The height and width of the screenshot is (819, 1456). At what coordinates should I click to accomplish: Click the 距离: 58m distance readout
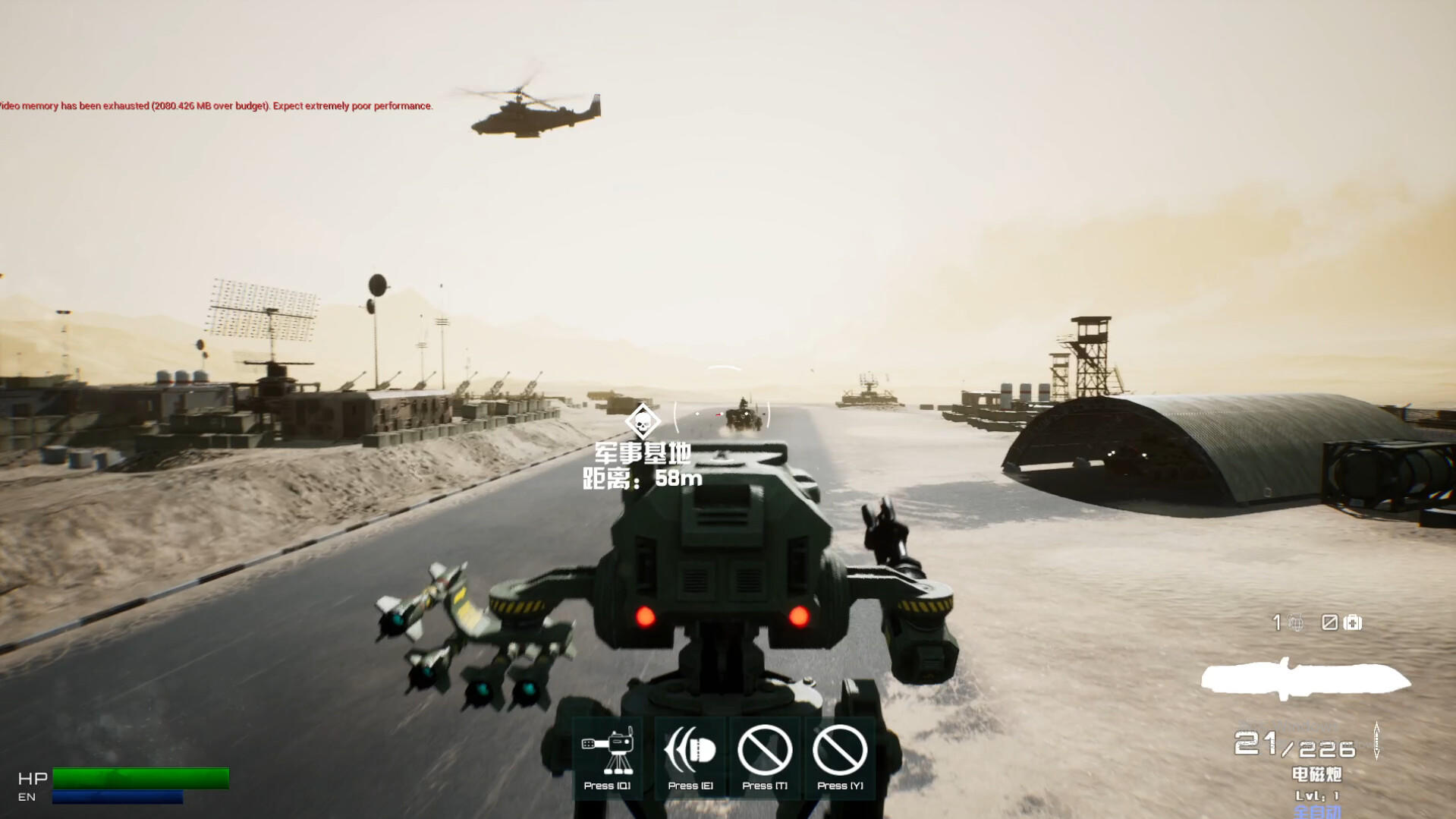[x=641, y=479]
